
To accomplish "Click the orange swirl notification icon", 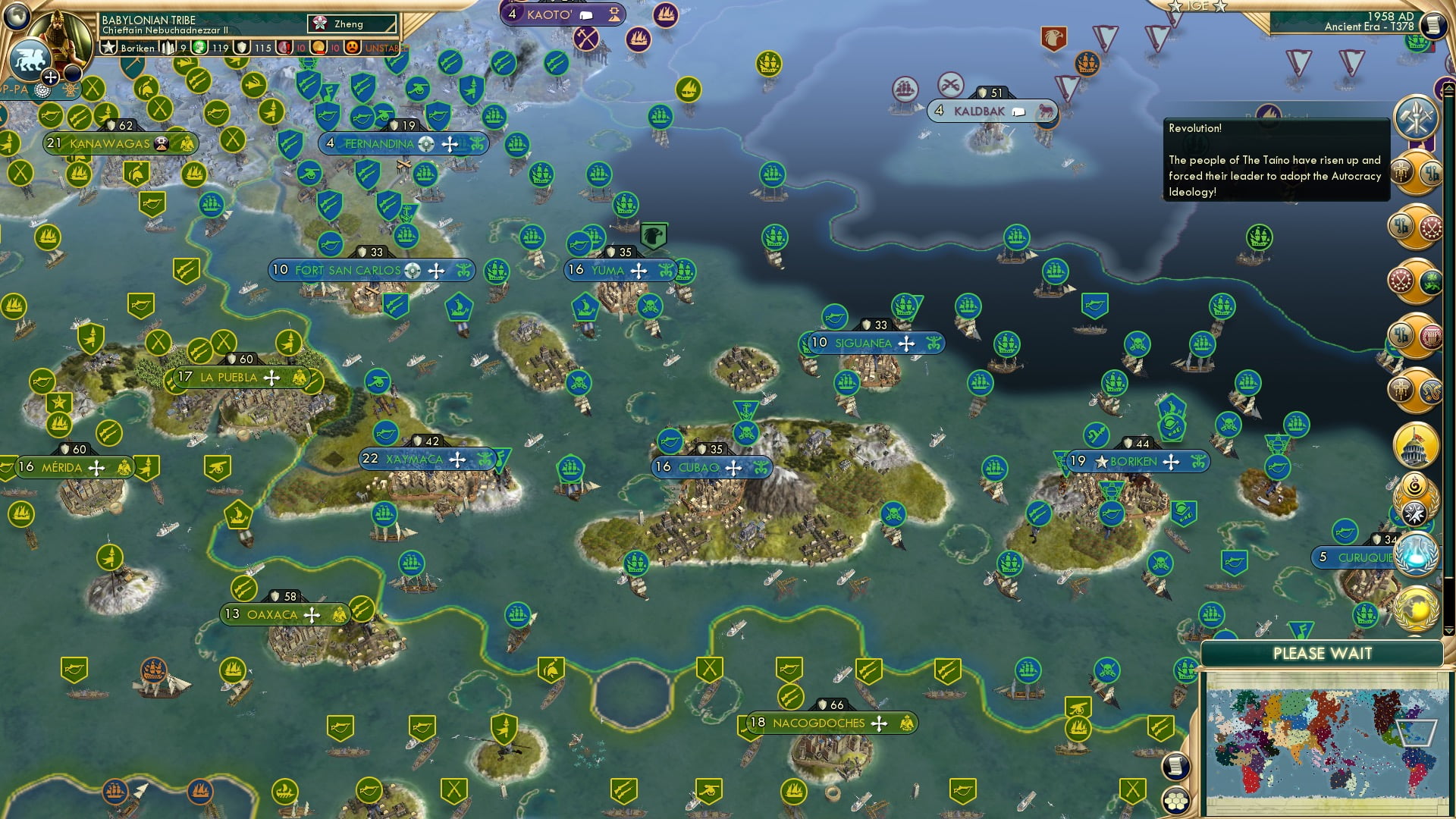I will click(x=1415, y=485).
